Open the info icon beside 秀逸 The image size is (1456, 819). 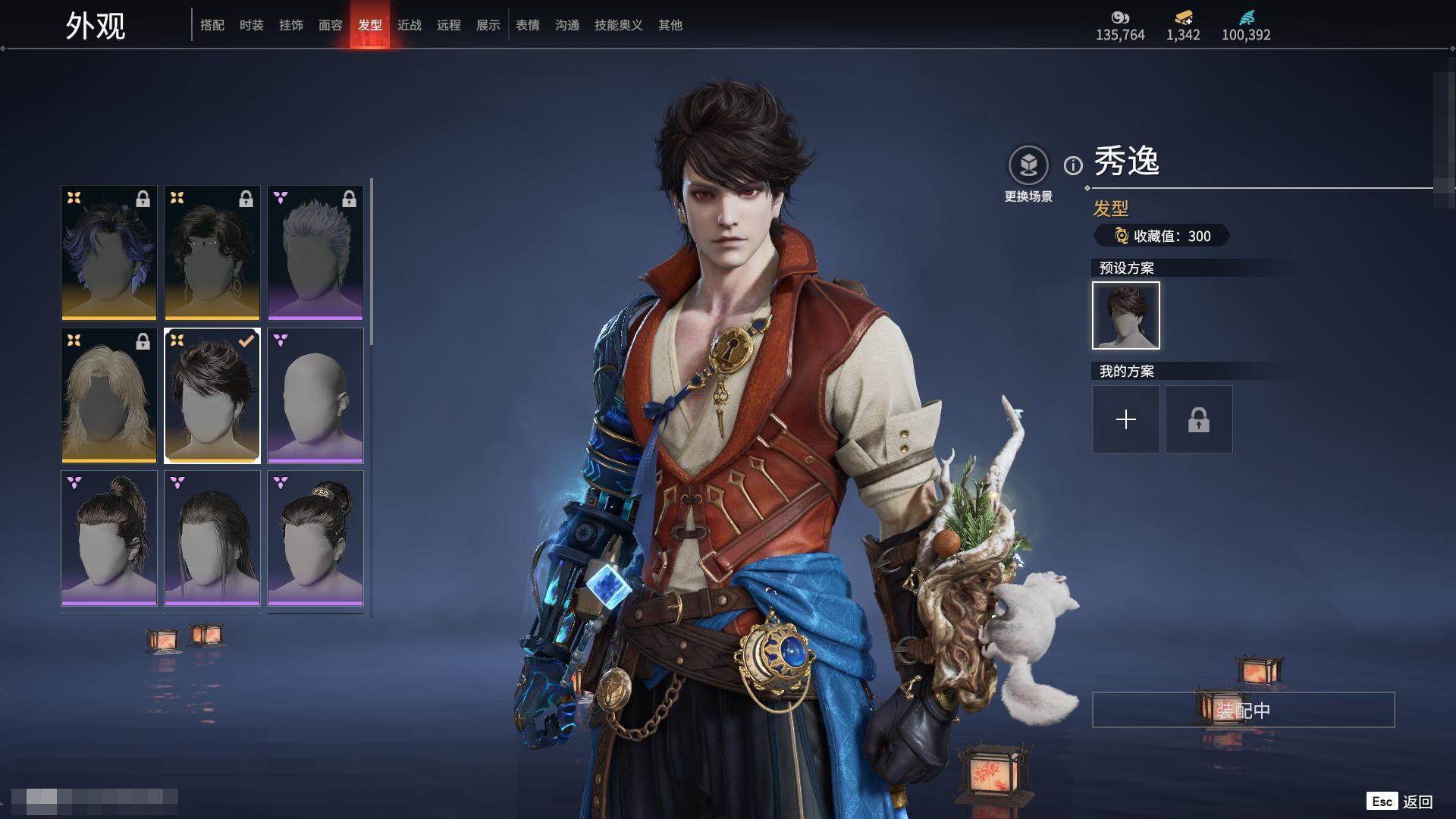tap(1073, 165)
